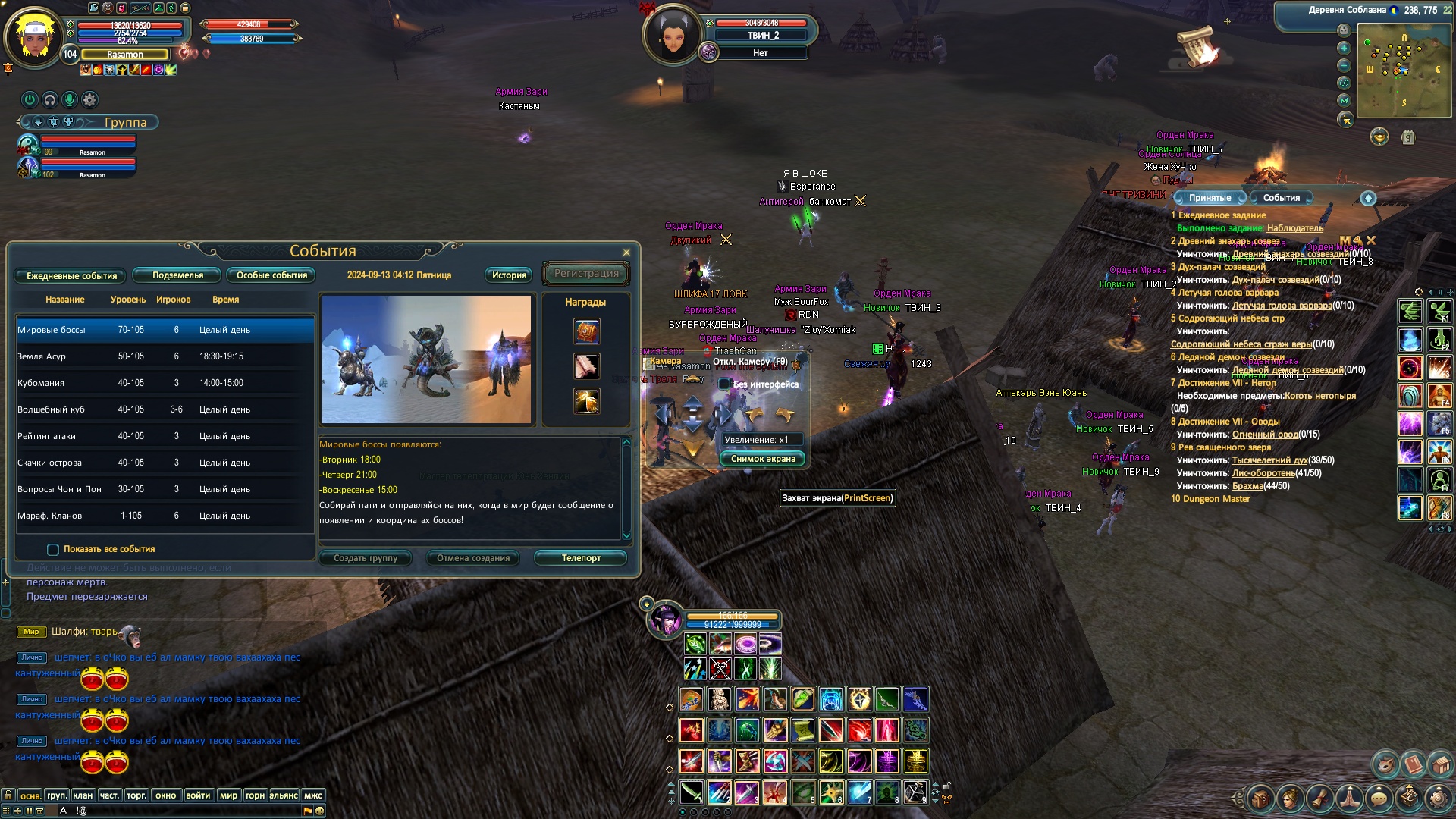The image size is (1456, 819).
Task: Teleport to the event with Телепорт
Action: (x=581, y=558)
